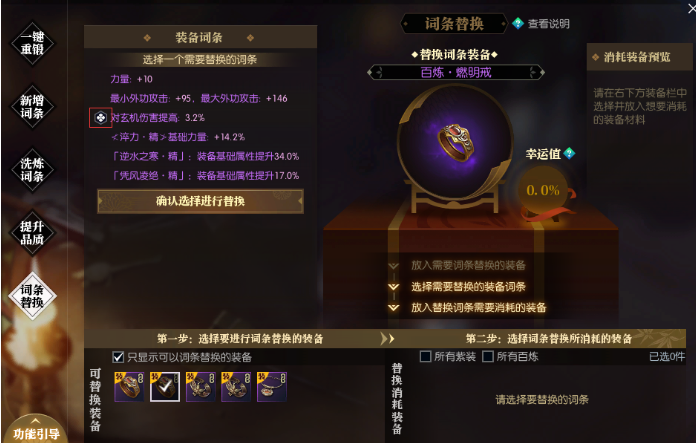Switch to the 新增词条 tab
This screenshot has height=443, width=696.
click(32, 107)
